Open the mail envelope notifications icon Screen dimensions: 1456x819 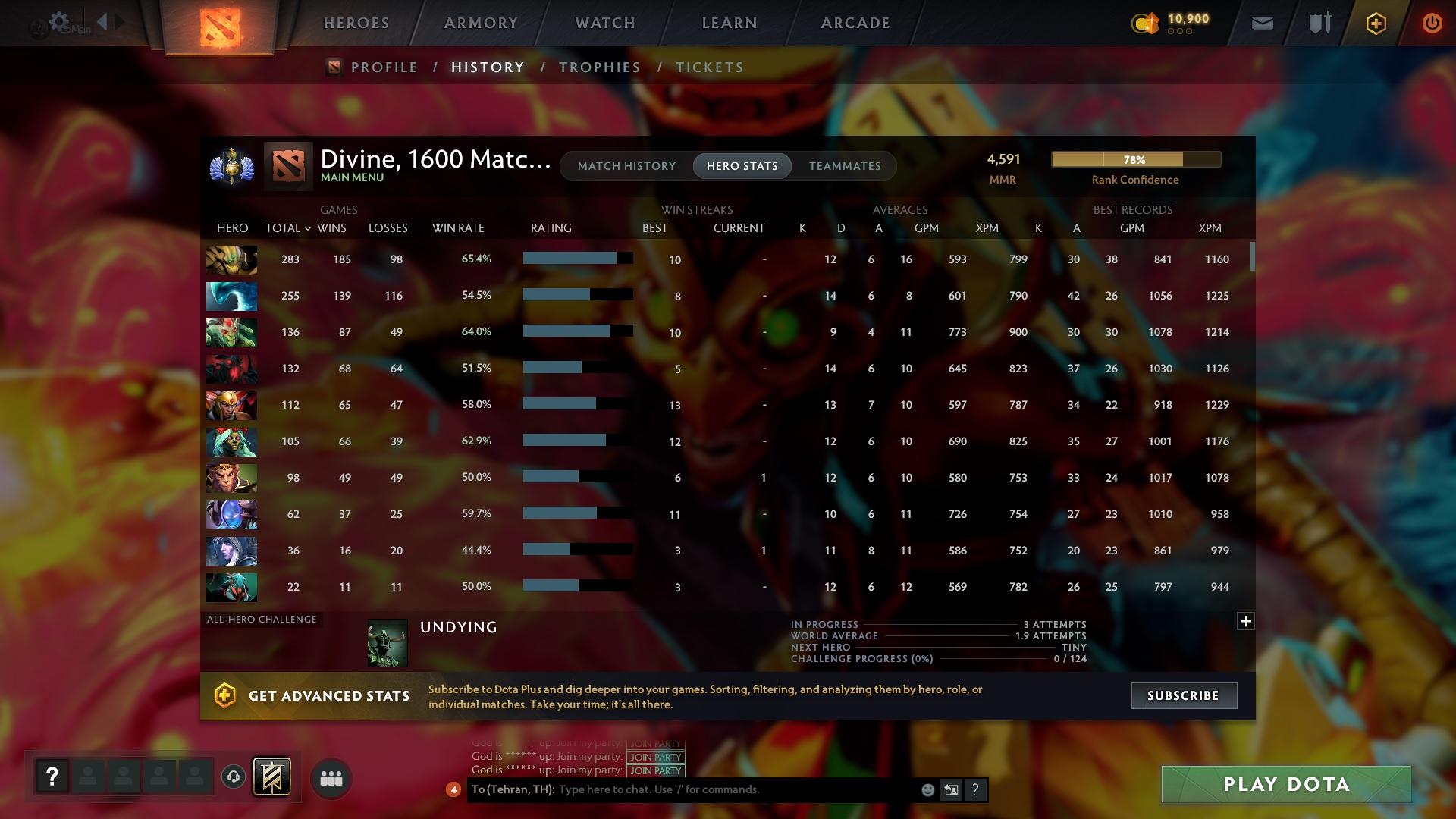click(x=1261, y=23)
